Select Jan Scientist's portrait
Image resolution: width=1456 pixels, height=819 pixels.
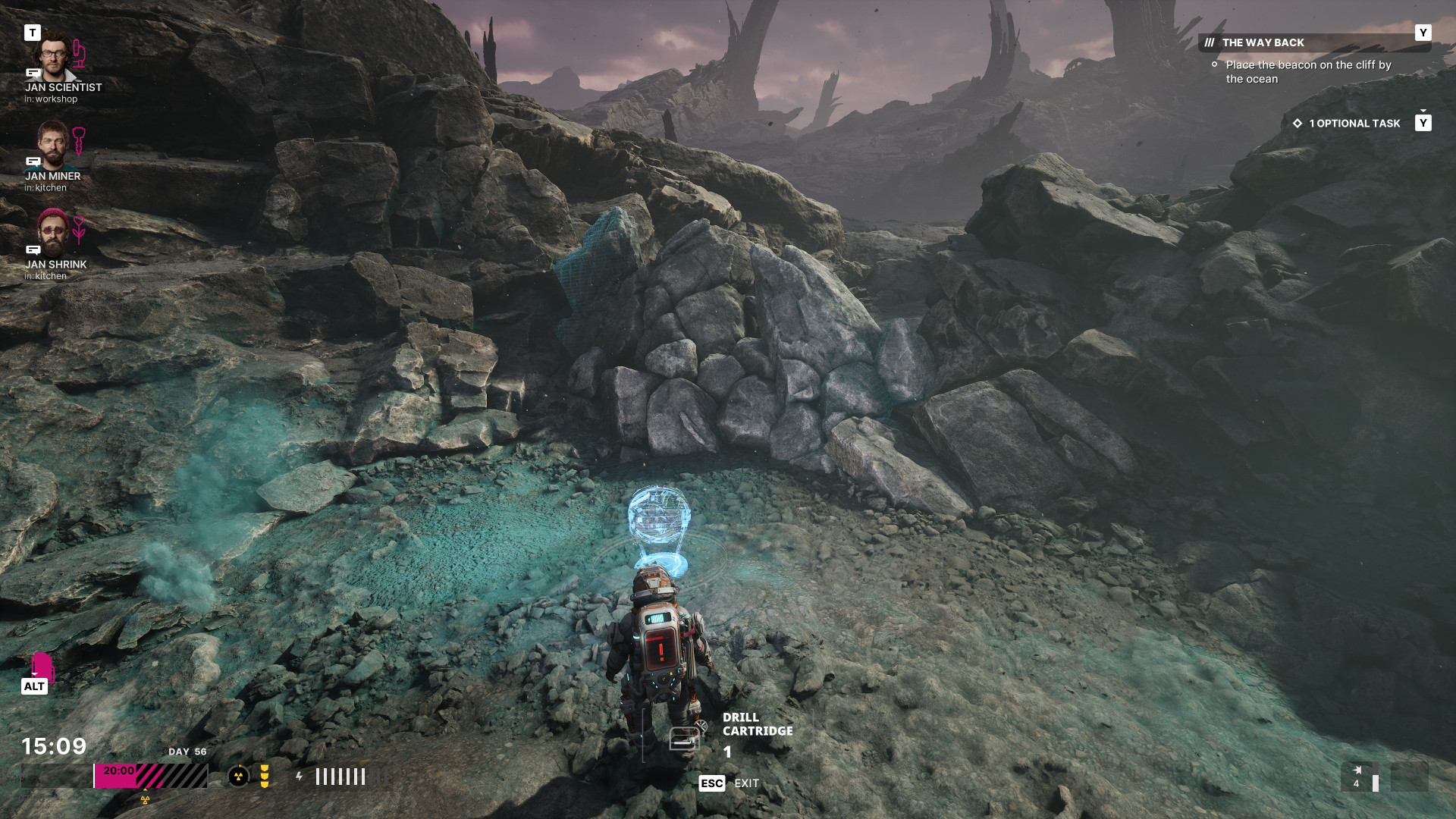[53, 57]
